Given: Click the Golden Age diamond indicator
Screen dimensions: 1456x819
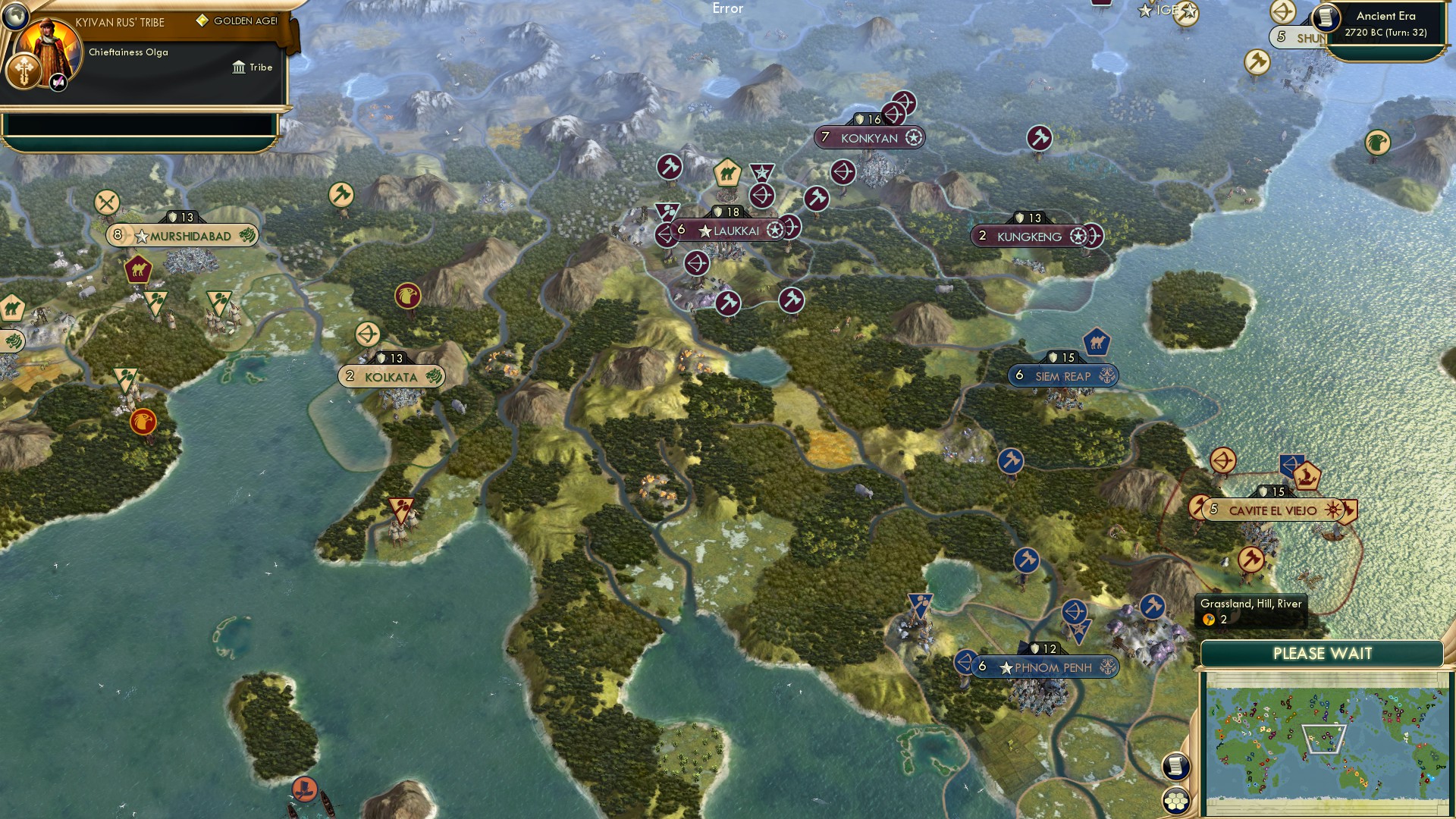Looking at the screenshot, I should point(202,20).
